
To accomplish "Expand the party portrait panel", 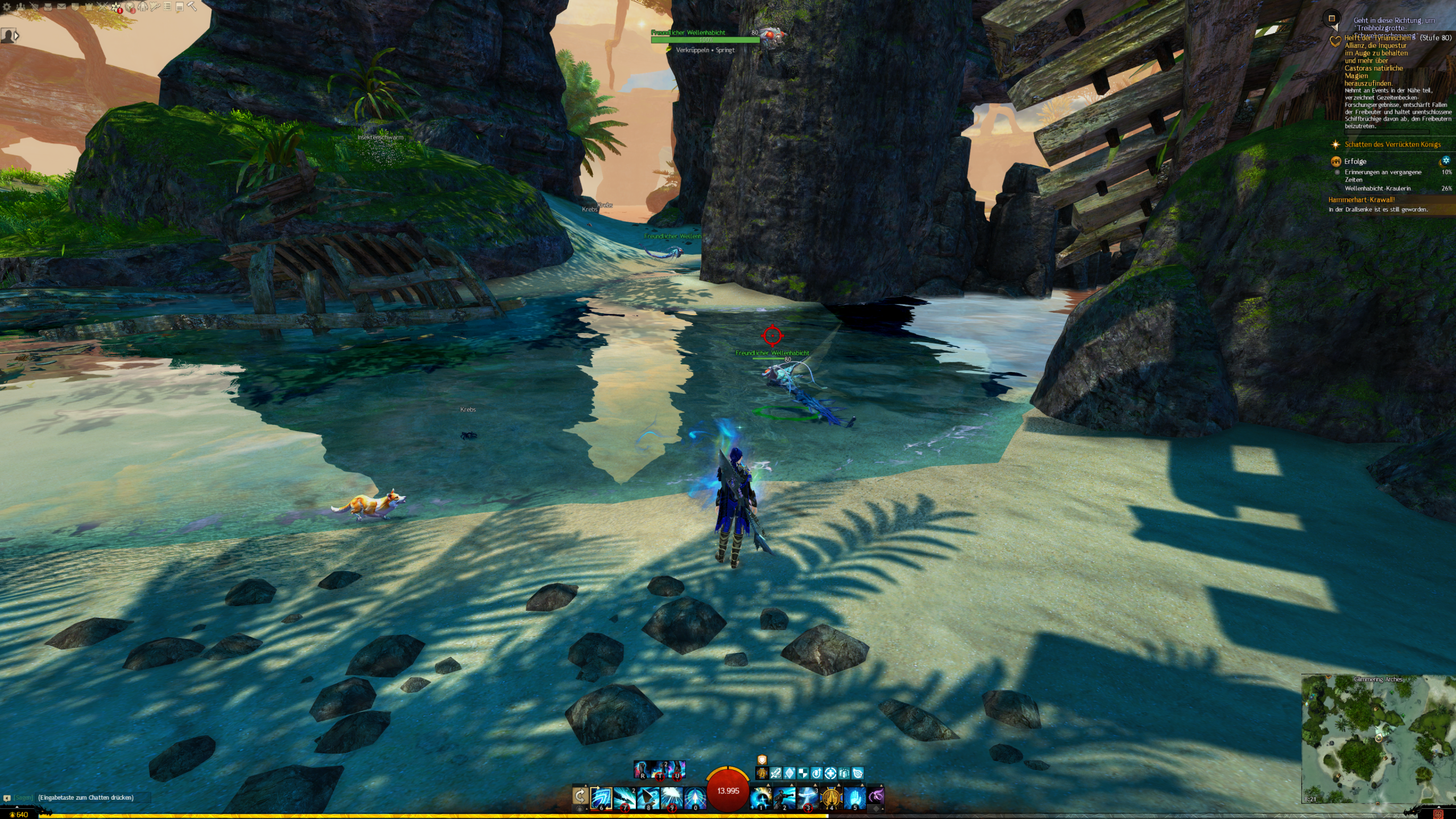I will (x=10, y=36).
